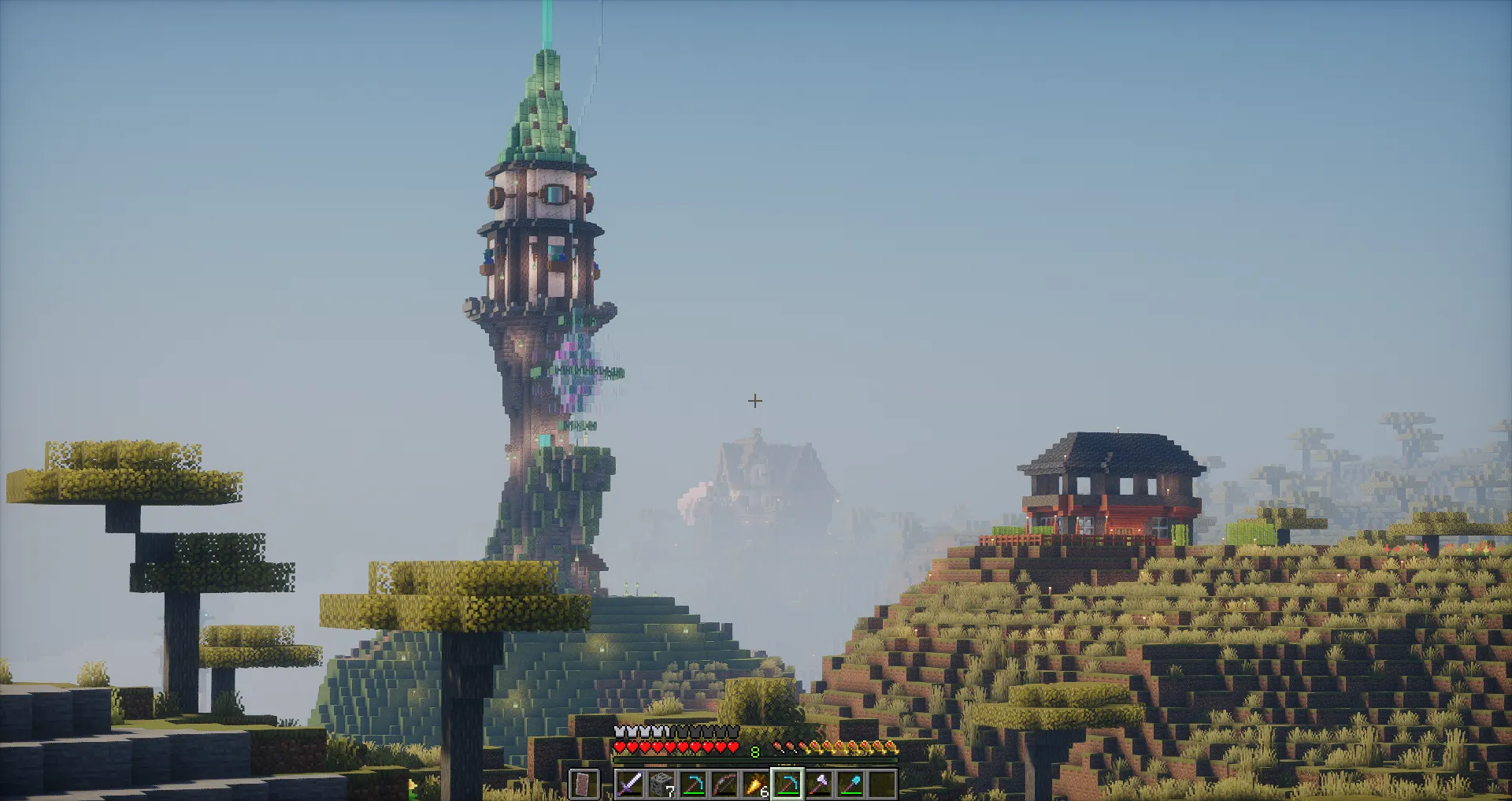The width and height of the screenshot is (1512, 801).
Task: Select the enchanted sword hotbar slot
Action: tap(630, 784)
